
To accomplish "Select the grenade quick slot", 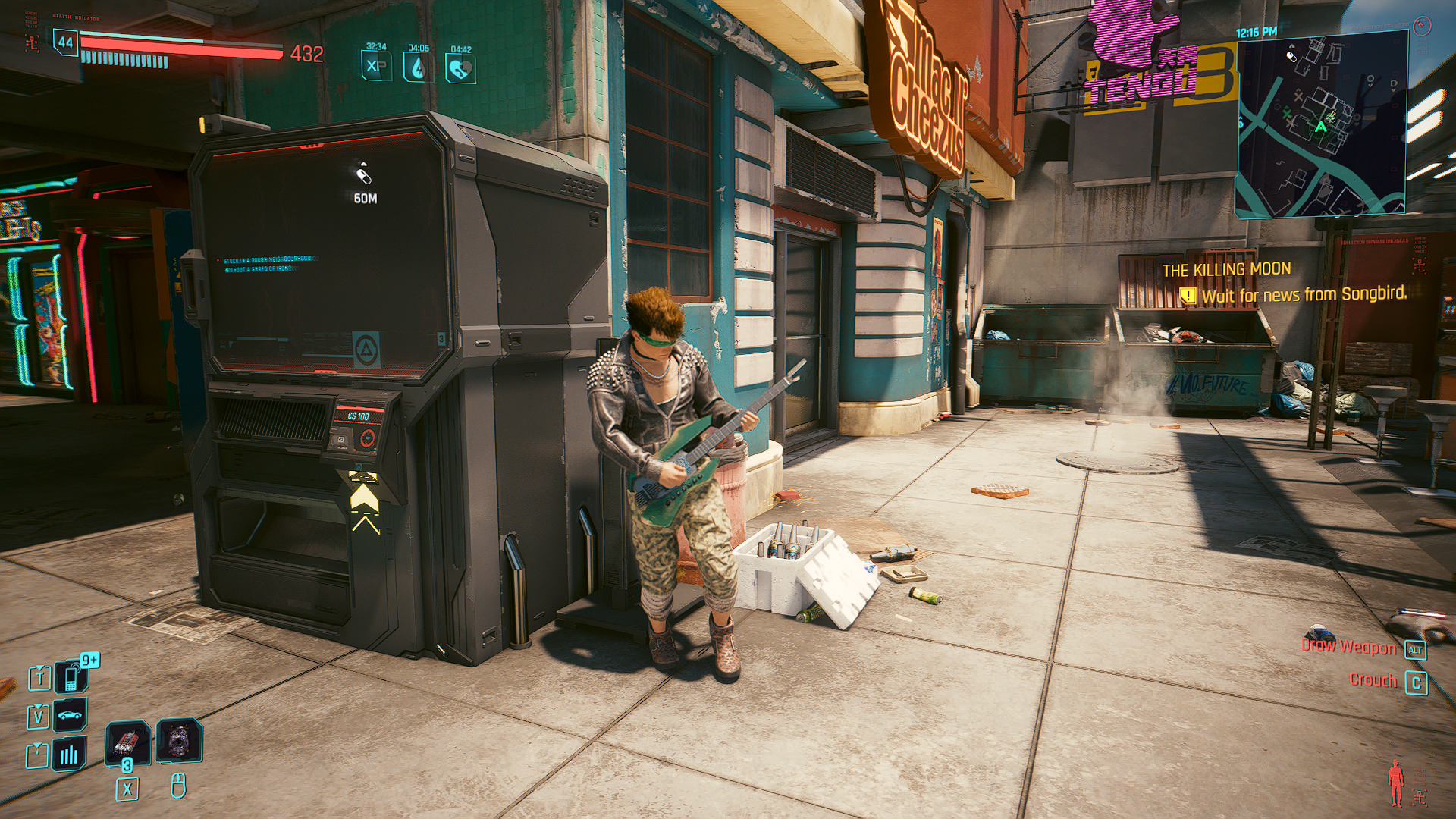I will 127,742.
